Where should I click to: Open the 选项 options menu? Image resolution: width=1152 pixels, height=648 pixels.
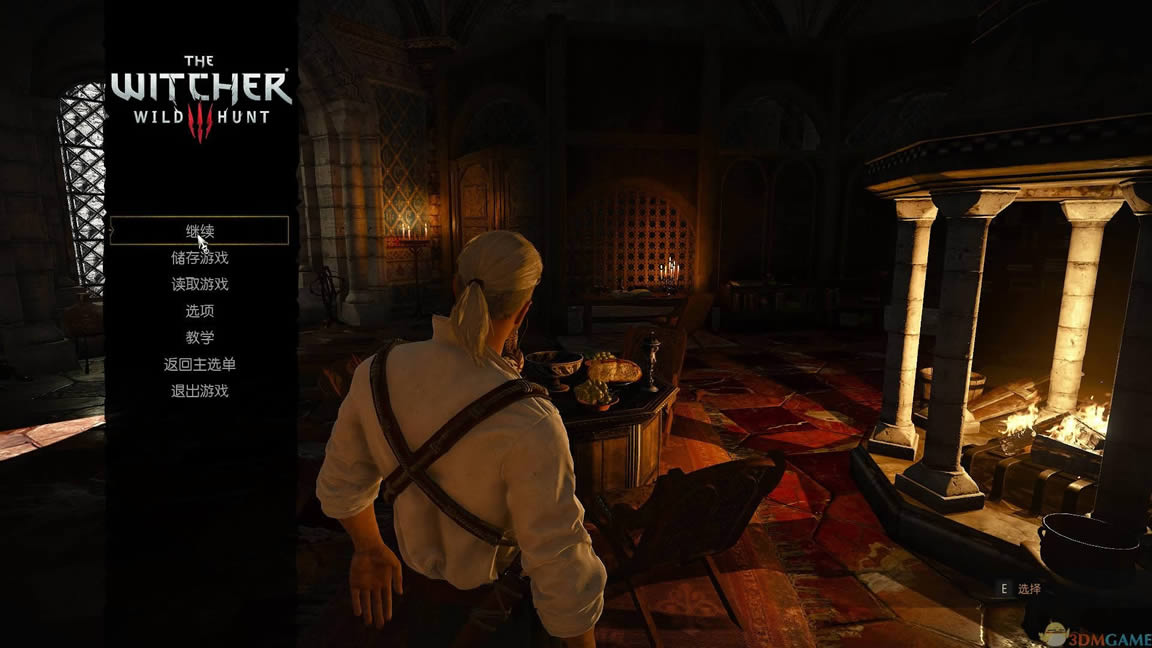200,311
